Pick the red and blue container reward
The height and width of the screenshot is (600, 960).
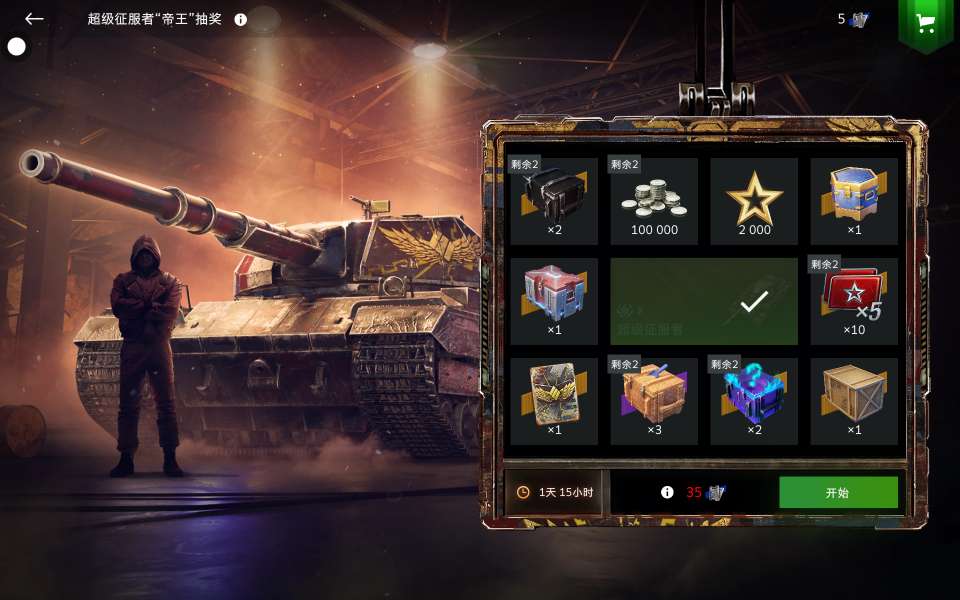click(x=554, y=301)
